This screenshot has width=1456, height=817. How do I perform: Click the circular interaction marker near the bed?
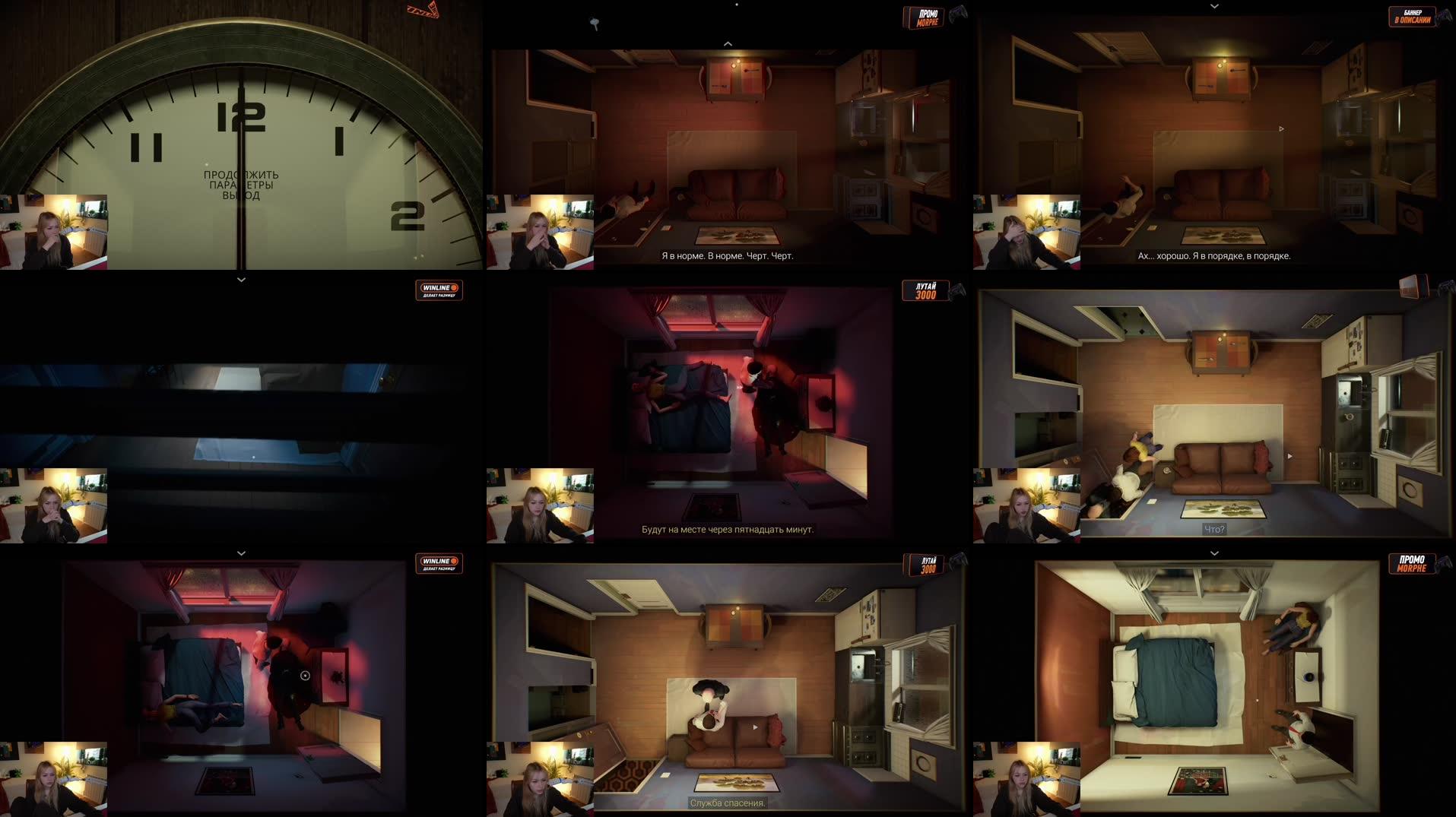pyautogui.click(x=306, y=676)
